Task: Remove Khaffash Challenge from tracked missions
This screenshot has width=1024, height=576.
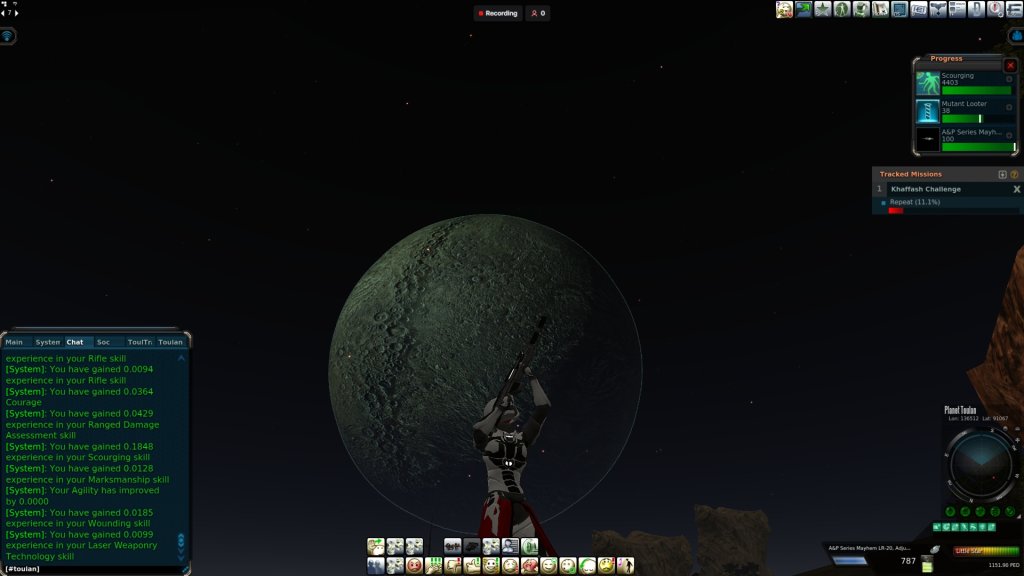Action: coord(1017,189)
